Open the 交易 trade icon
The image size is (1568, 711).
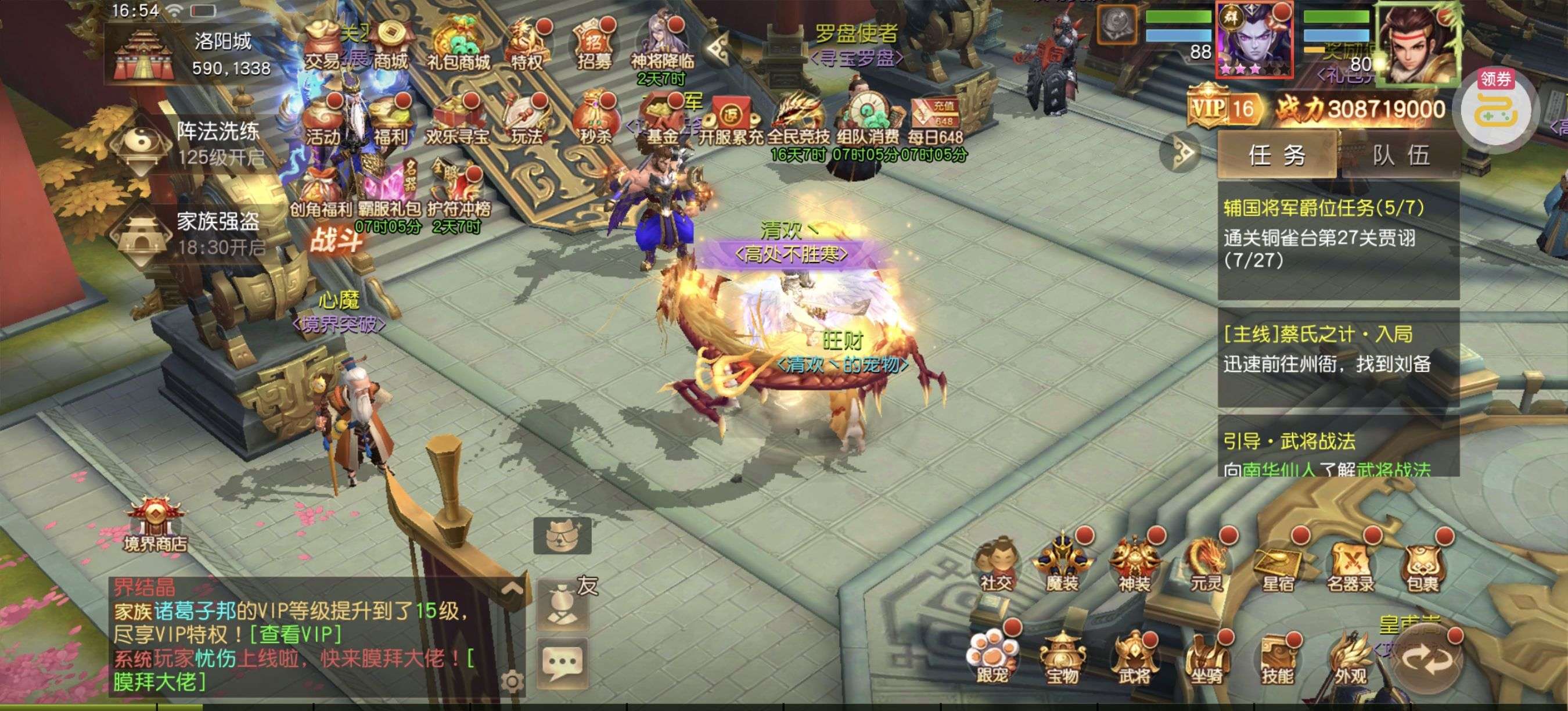coord(323,46)
